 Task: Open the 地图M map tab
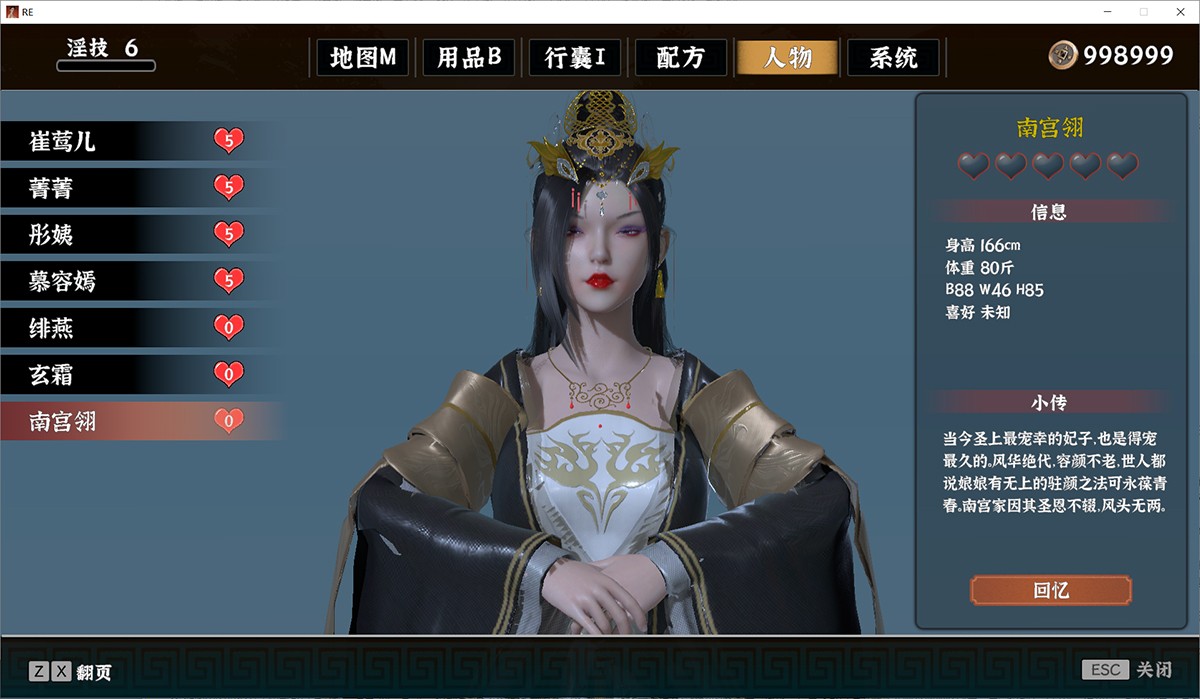tap(363, 58)
